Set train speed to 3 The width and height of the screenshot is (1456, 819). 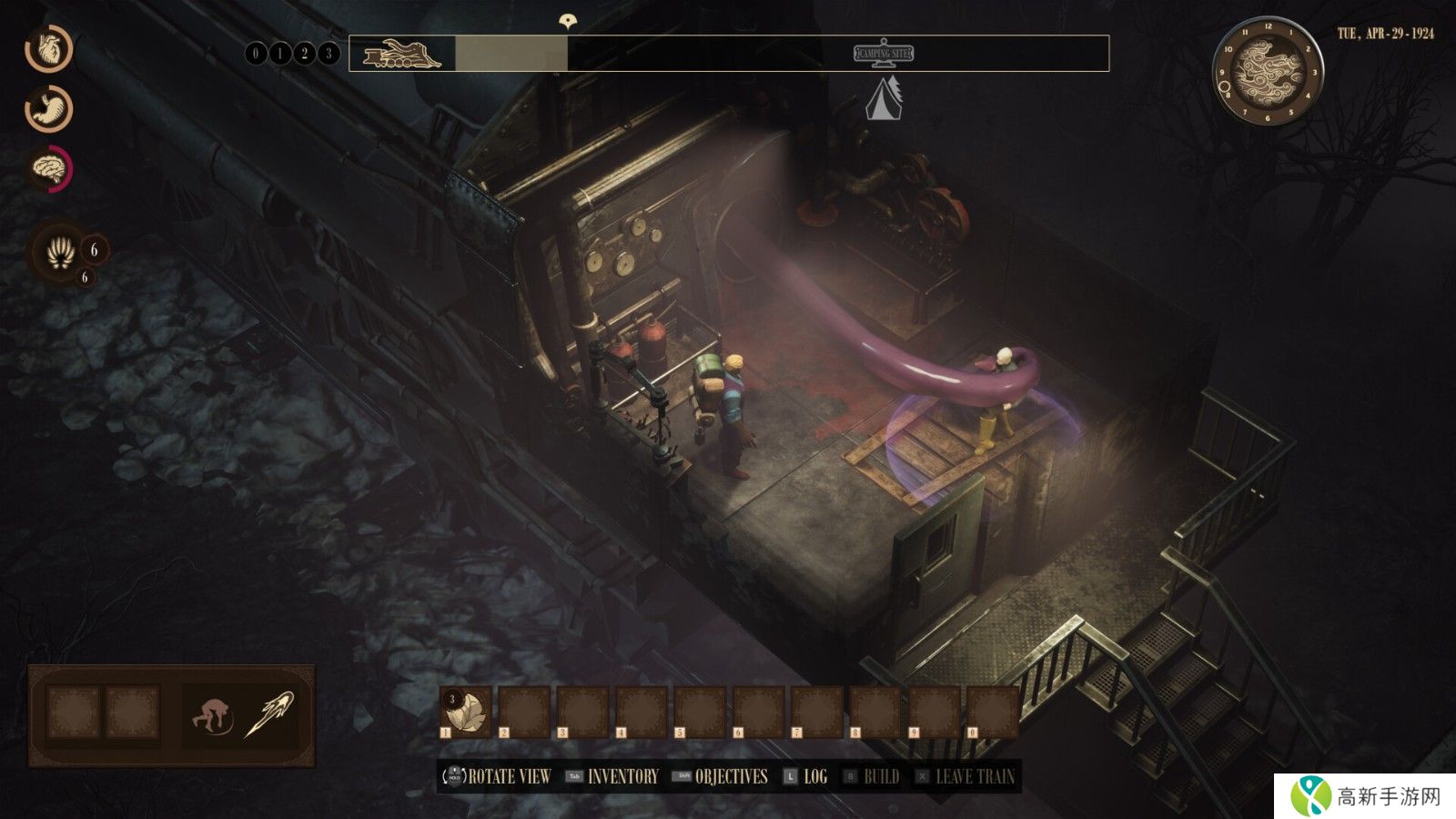[x=329, y=54]
